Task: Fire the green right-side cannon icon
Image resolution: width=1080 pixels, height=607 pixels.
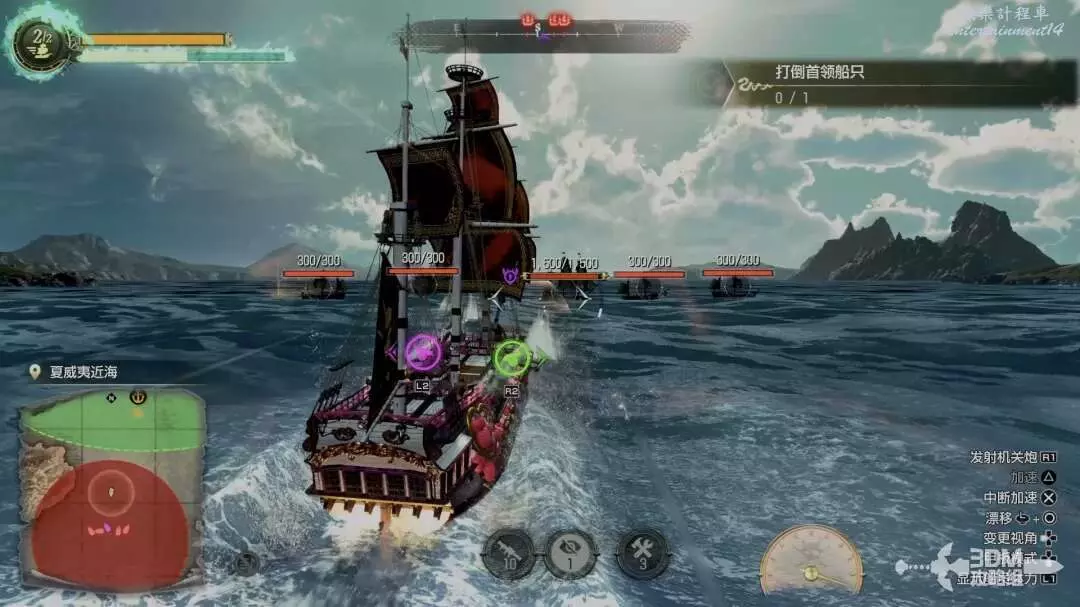Action: click(511, 356)
